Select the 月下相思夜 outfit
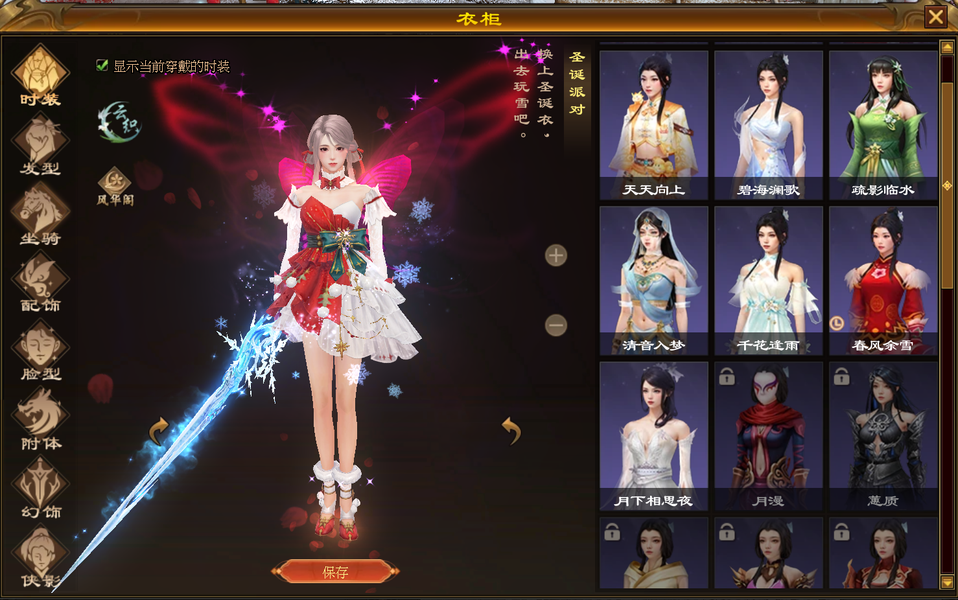Image resolution: width=958 pixels, height=600 pixels. pyautogui.click(x=654, y=436)
